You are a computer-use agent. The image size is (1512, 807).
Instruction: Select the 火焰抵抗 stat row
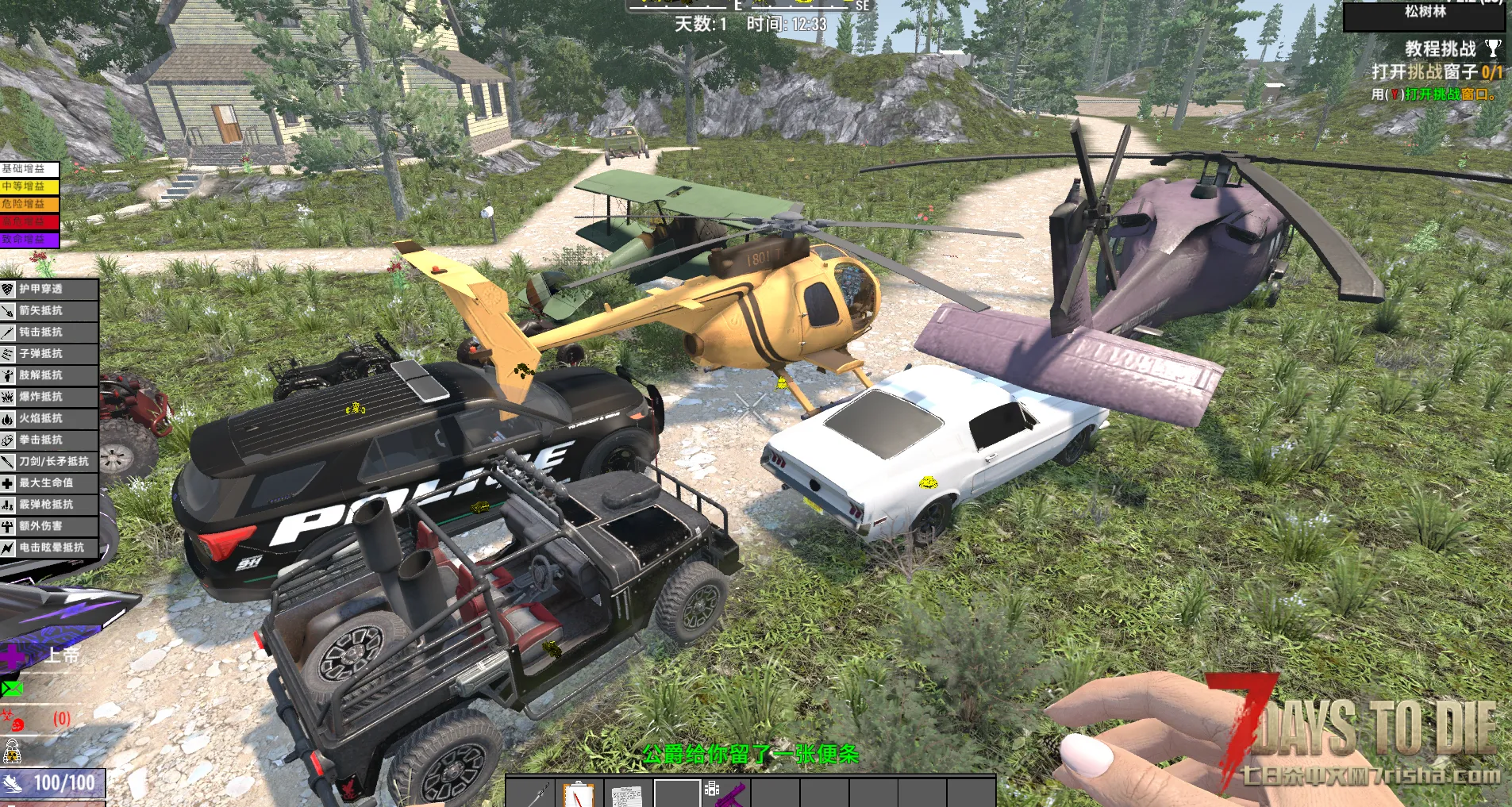click(x=49, y=418)
